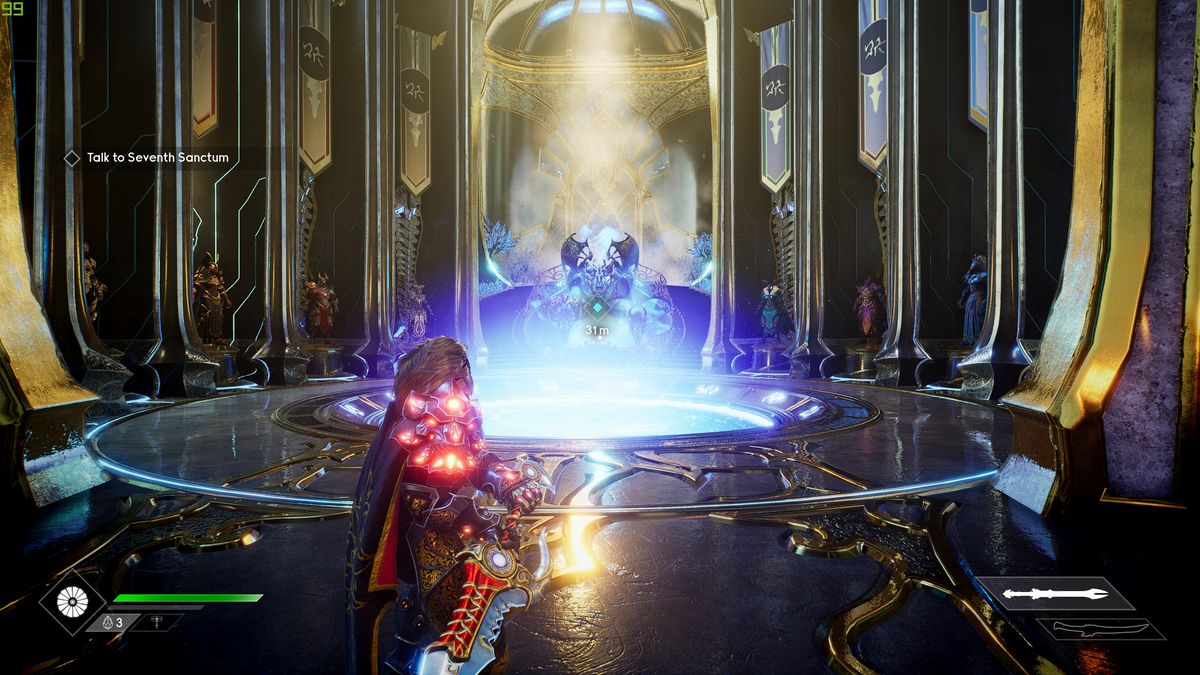This screenshot has height=675, width=1200.
Task: Switch to the secondary outlined weapon slot
Action: click(1100, 629)
